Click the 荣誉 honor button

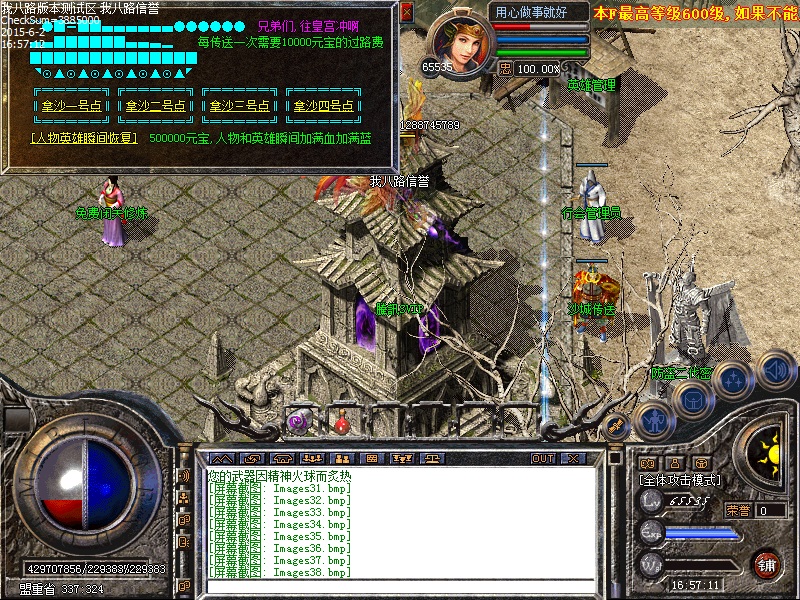coord(738,510)
